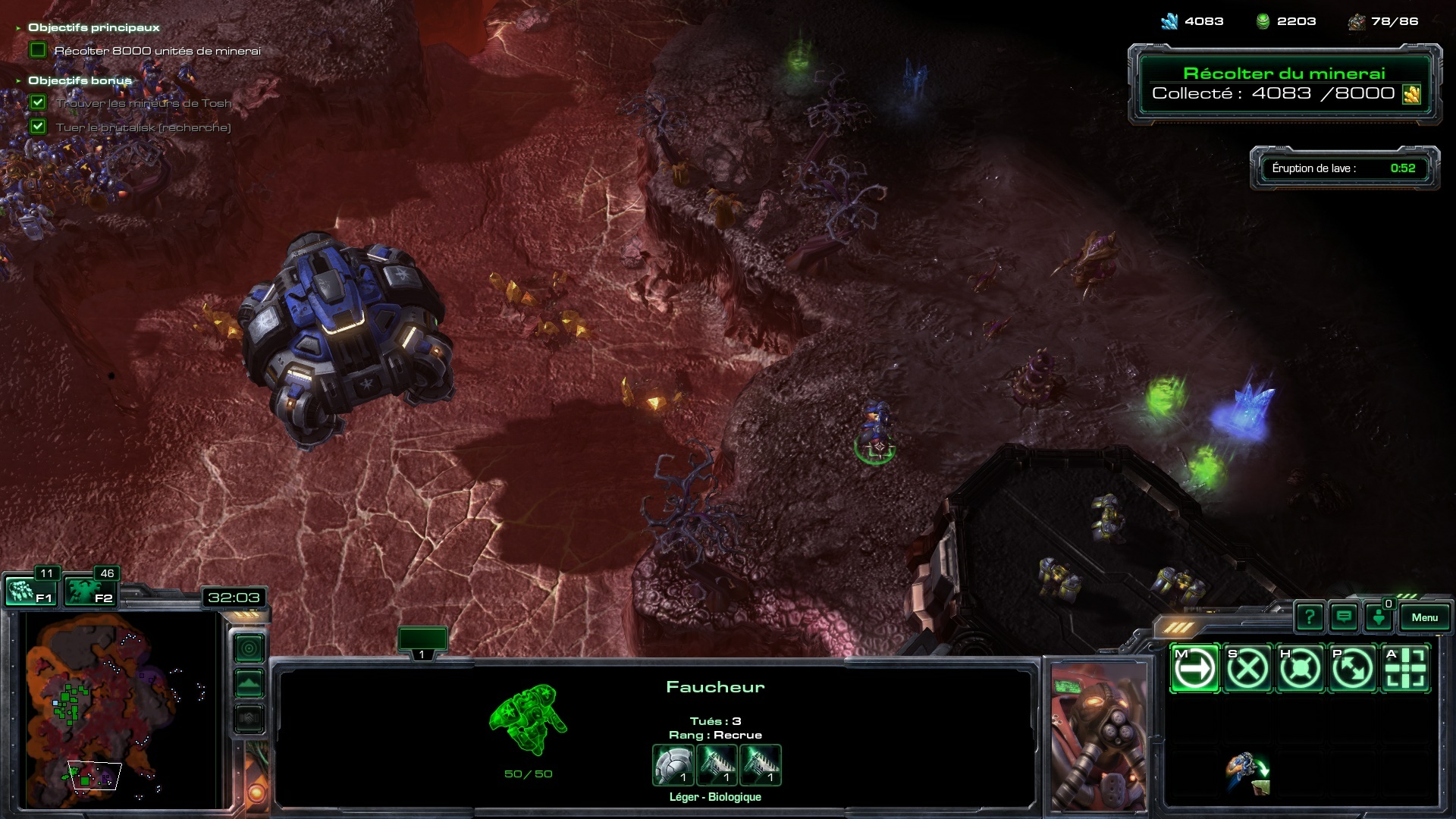Toggle minimap terrain display
This screenshot has height=819, width=1456.
point(249,683)
